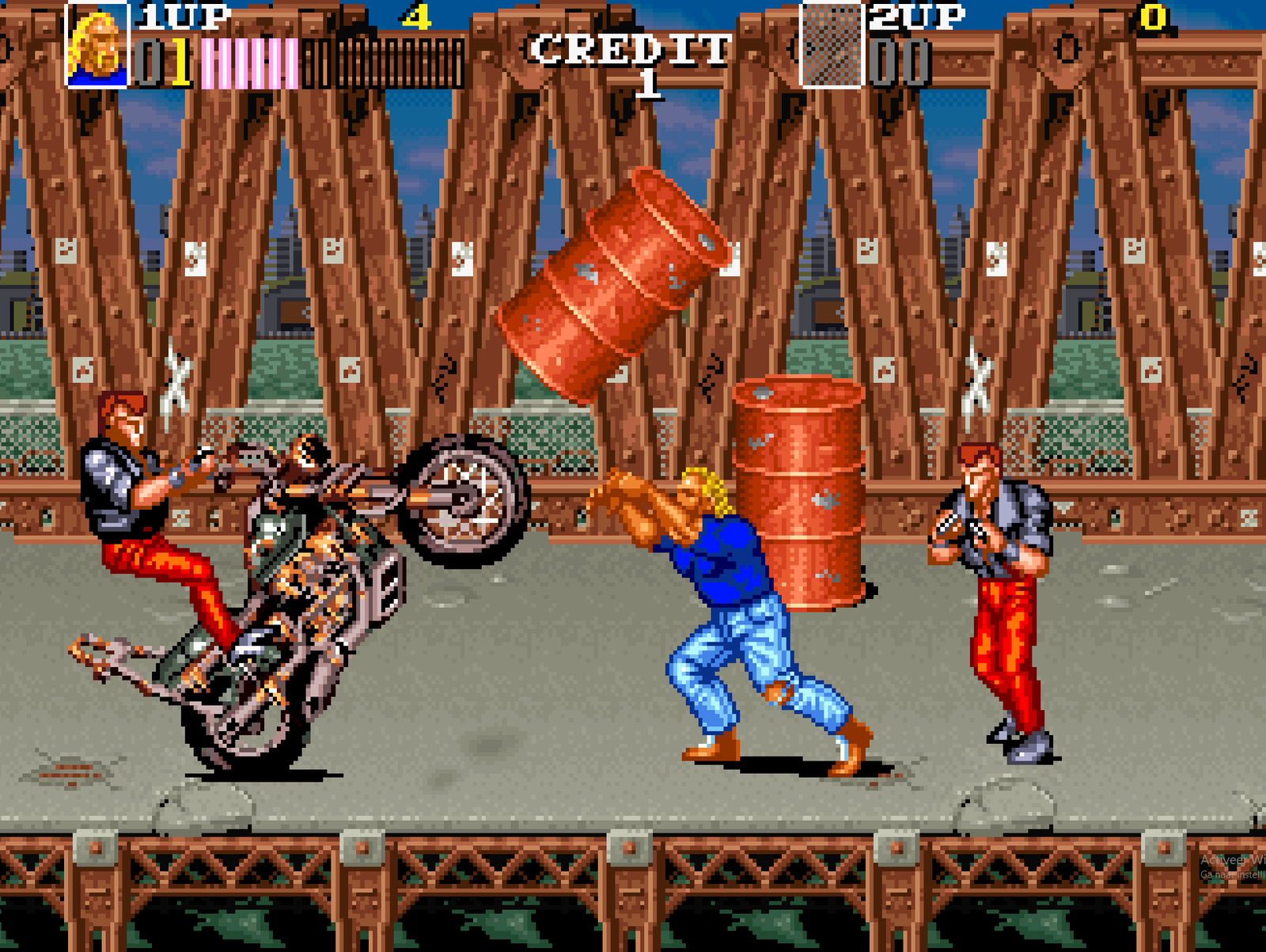
Task: Click the CREDIT label at top center
Action: (631, 49)
